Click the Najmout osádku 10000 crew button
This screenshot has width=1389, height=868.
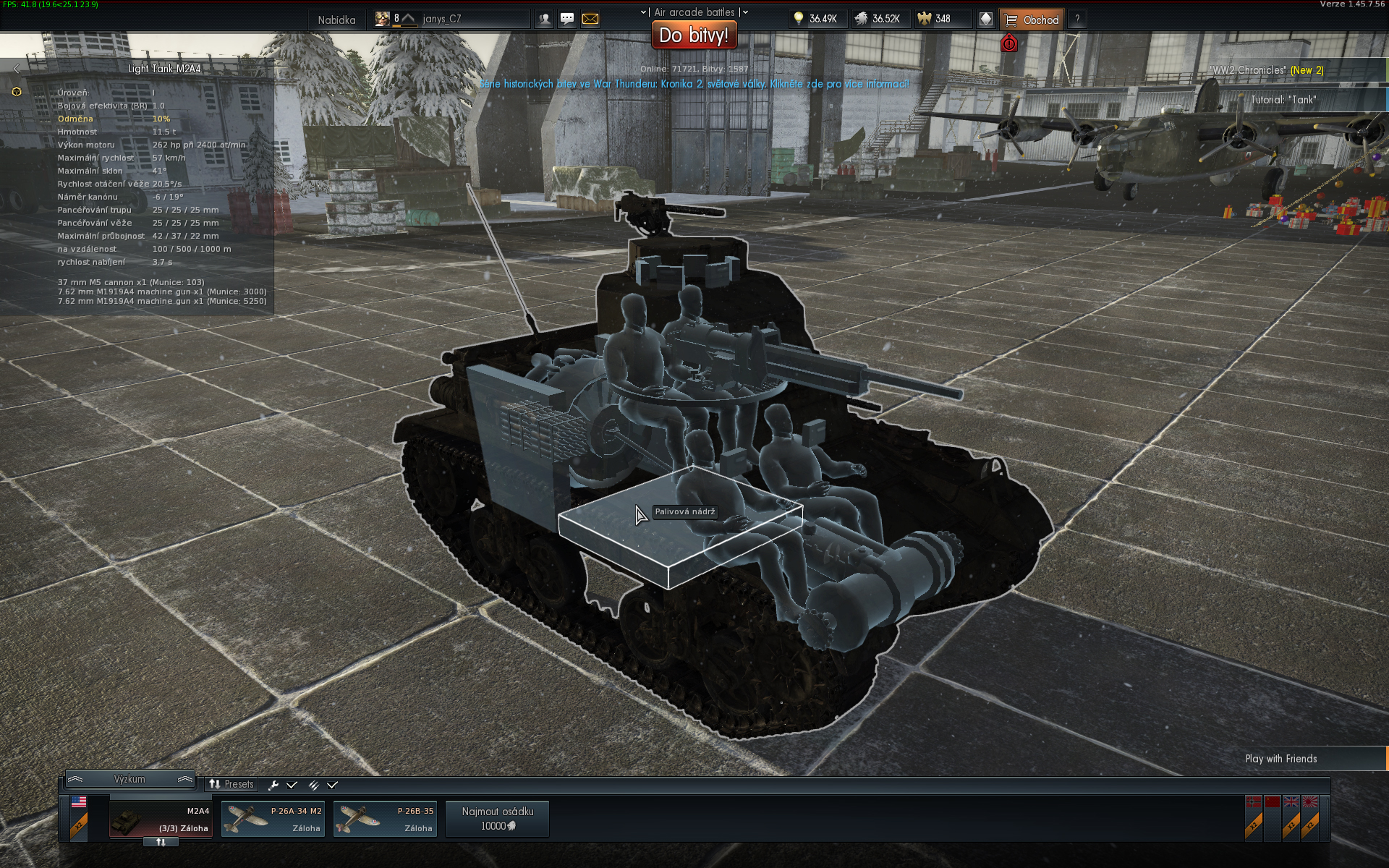497,818
